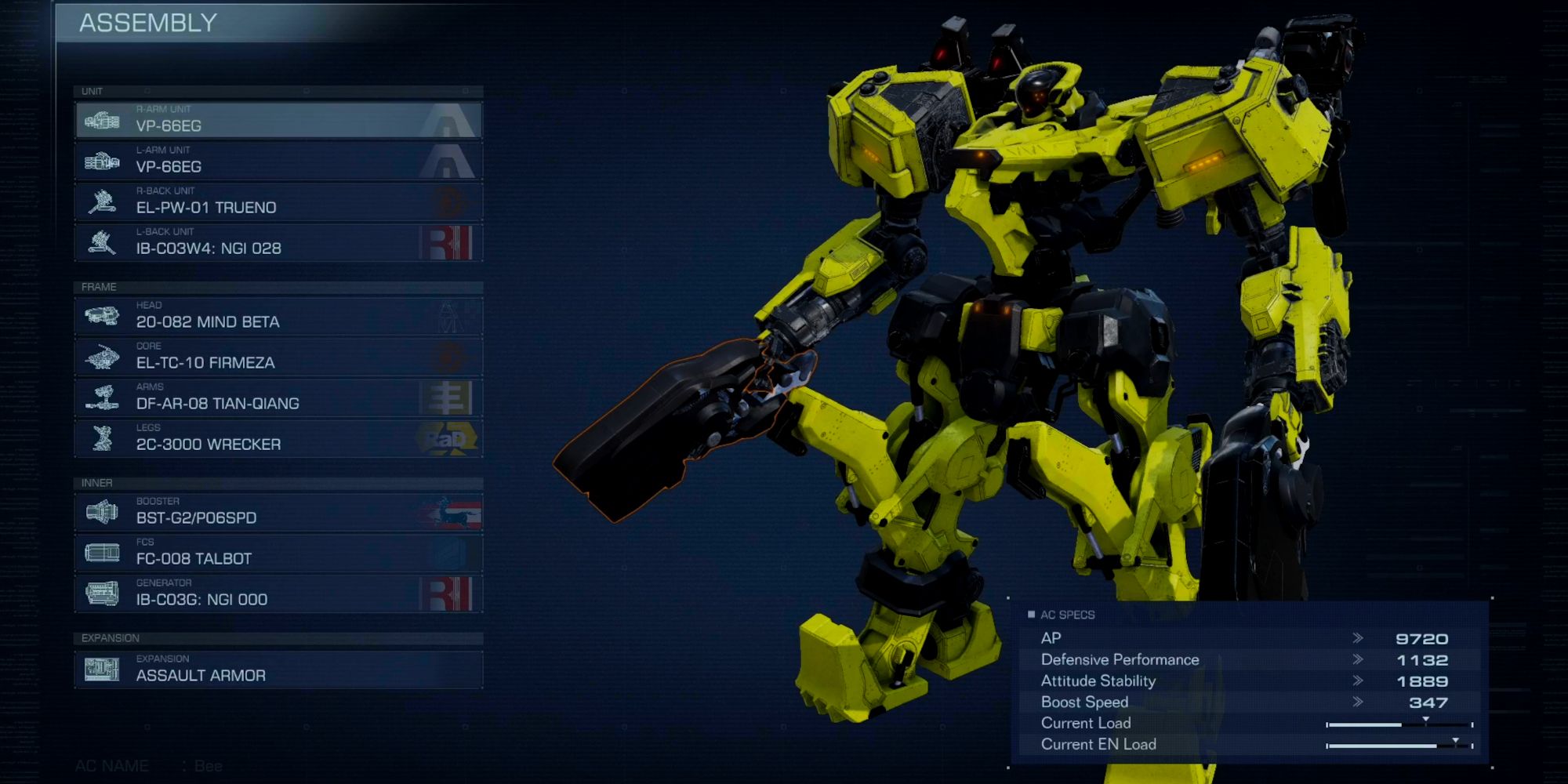Image resolution: width=1568 pixels, height=784 pixels.
Task: Click the L-Arm Unit VP-66EG weapon icon
Action: click(103, 161)
